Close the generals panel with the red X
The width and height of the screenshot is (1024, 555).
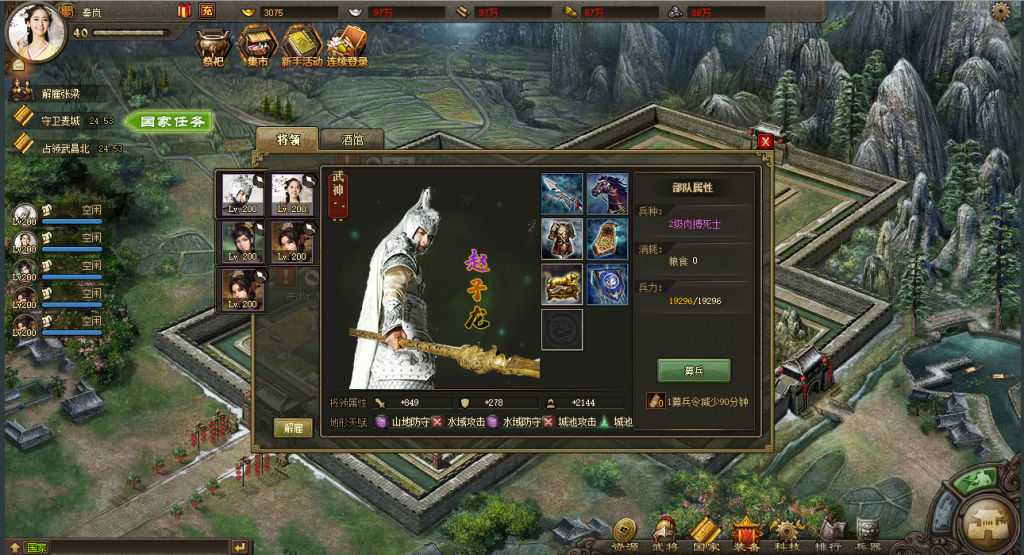[765, 141]
